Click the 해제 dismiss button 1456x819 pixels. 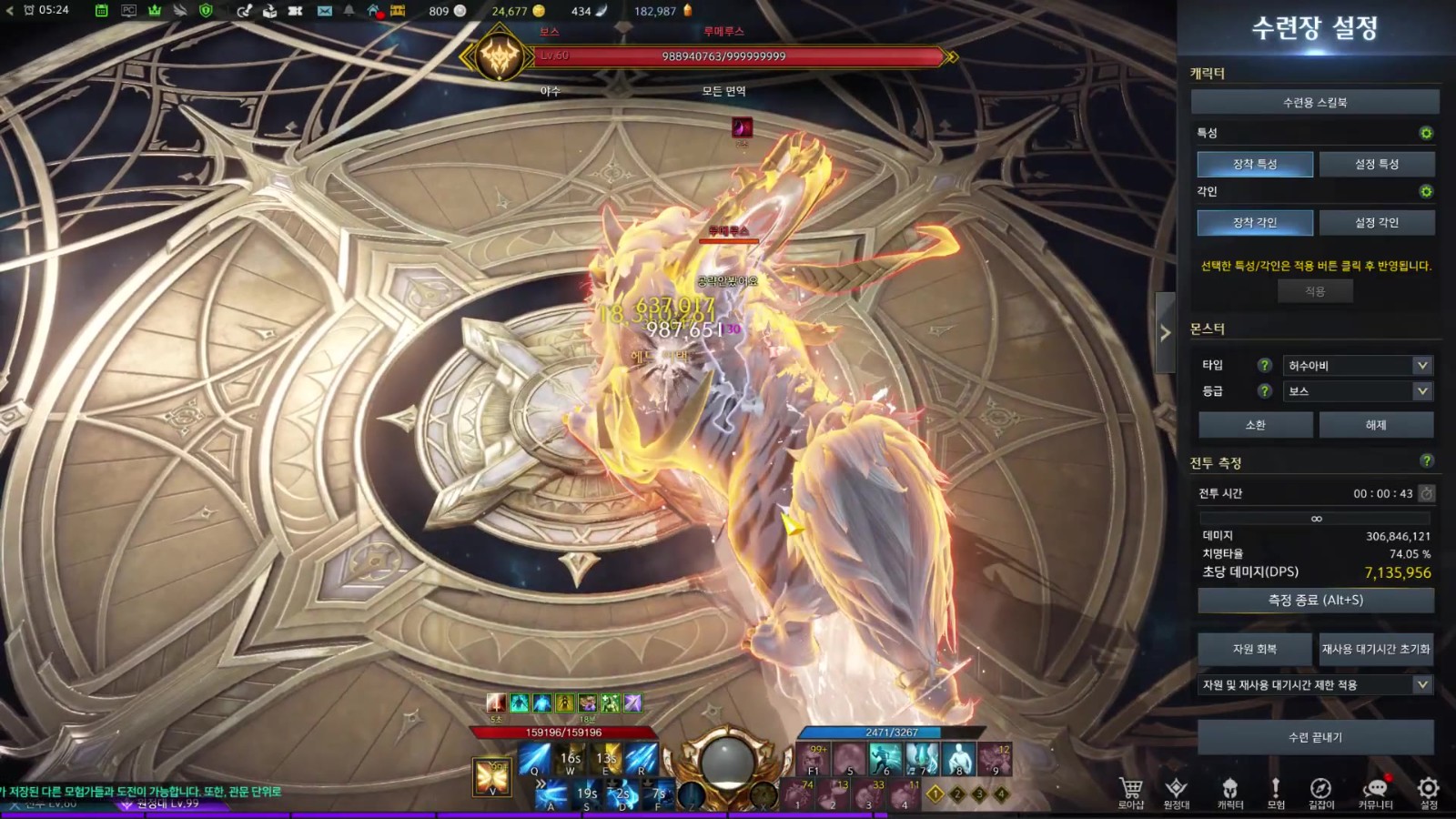tap(1376, 425)
